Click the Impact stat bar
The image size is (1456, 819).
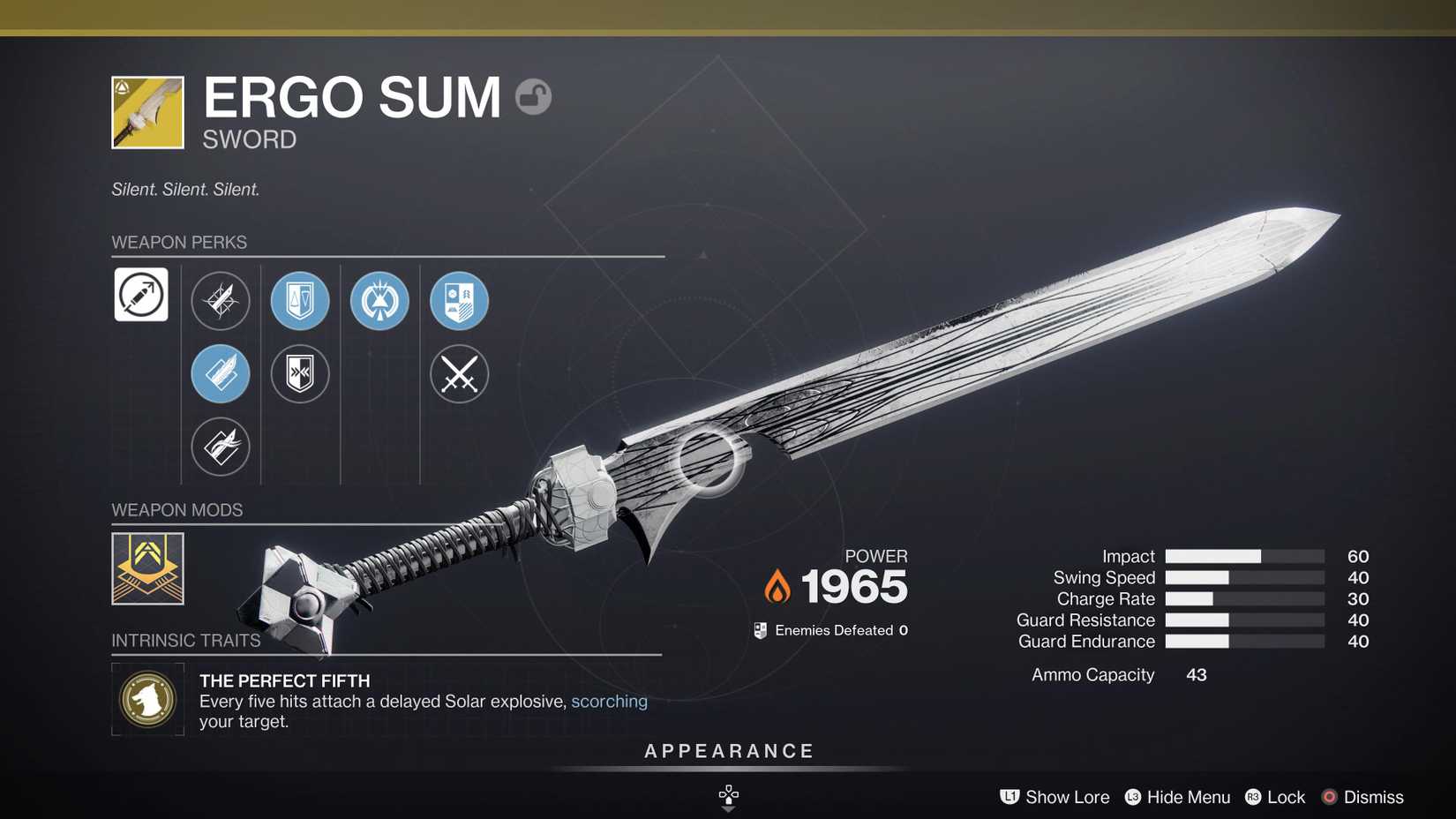click(1244, 556)
